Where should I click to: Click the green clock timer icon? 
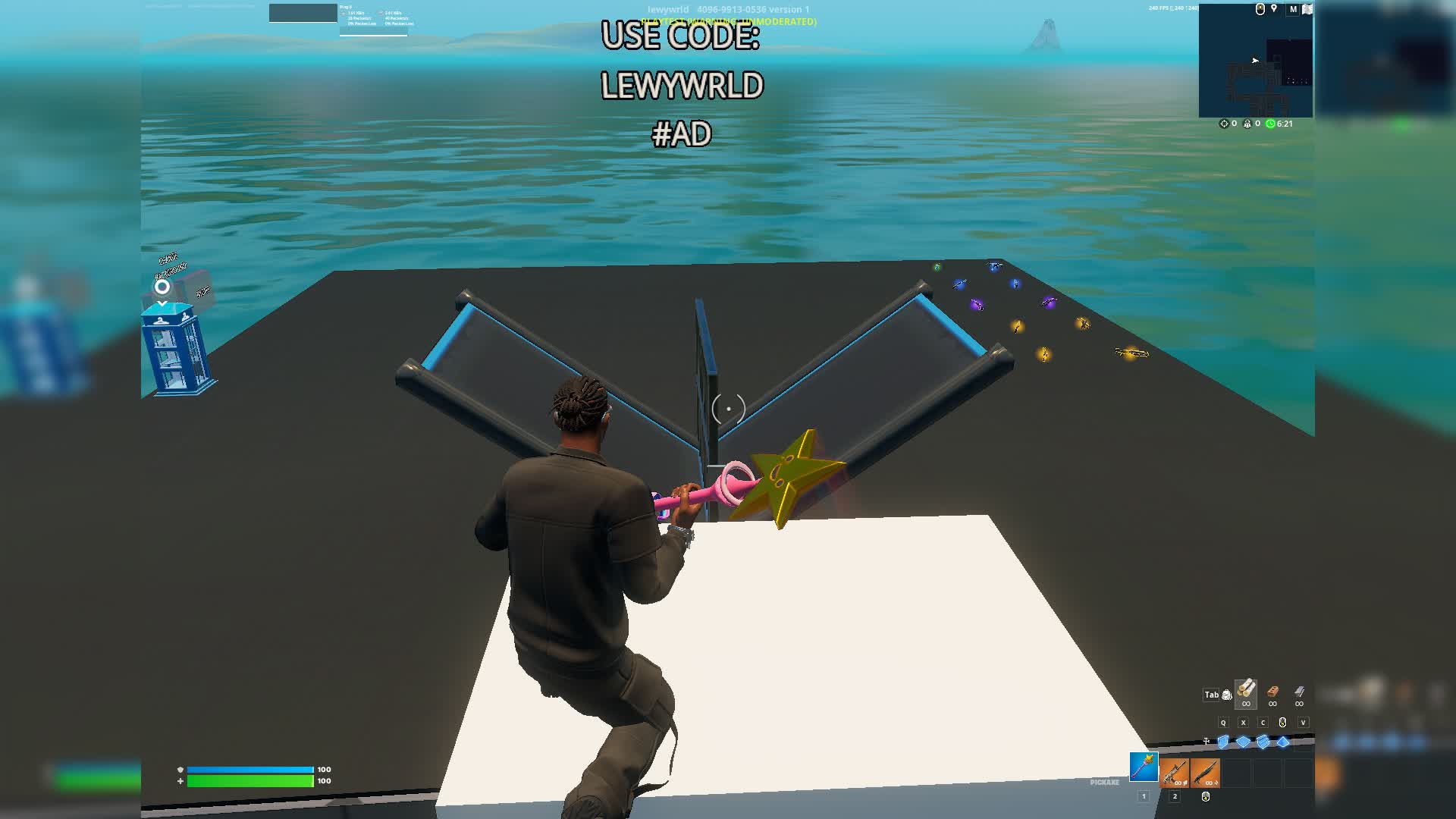[1271, 124]
